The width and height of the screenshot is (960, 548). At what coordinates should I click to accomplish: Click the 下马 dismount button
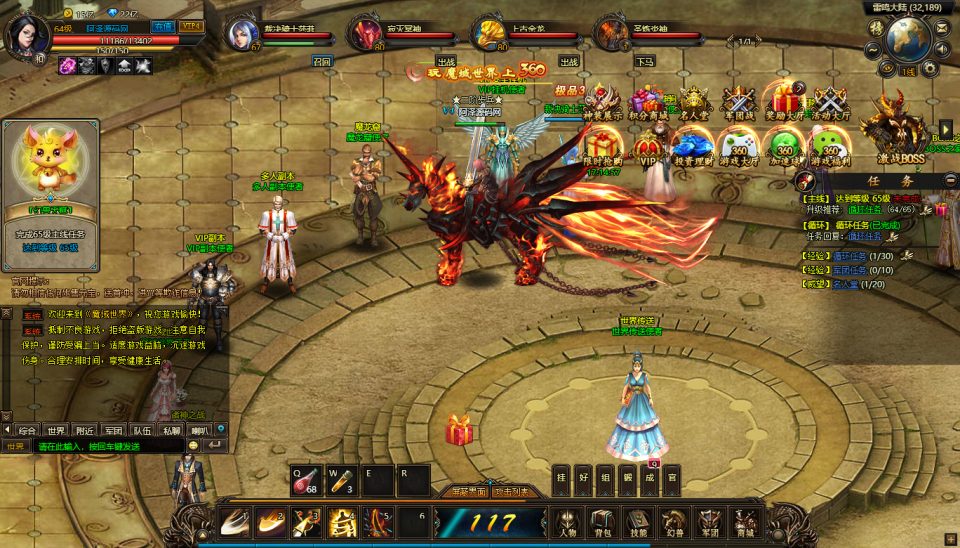point(644,61)
